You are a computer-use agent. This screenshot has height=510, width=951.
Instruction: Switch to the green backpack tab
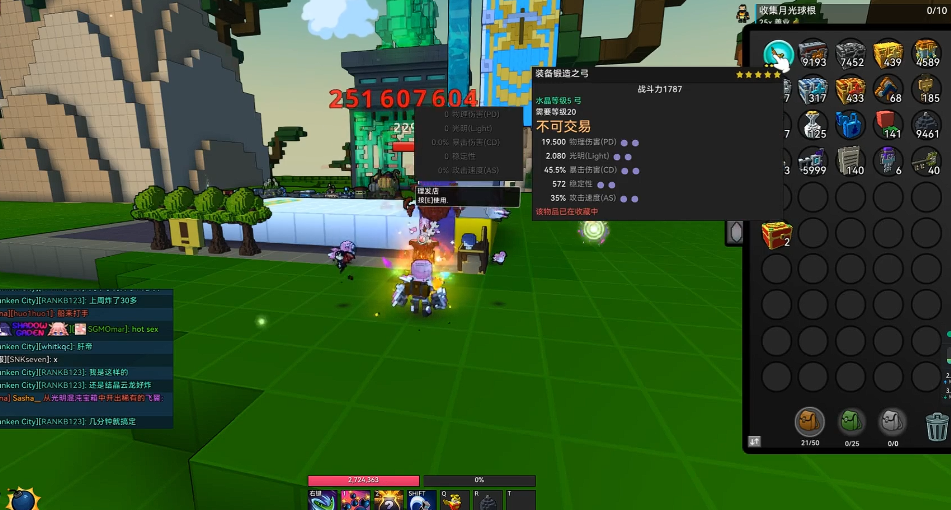point(851,422)
